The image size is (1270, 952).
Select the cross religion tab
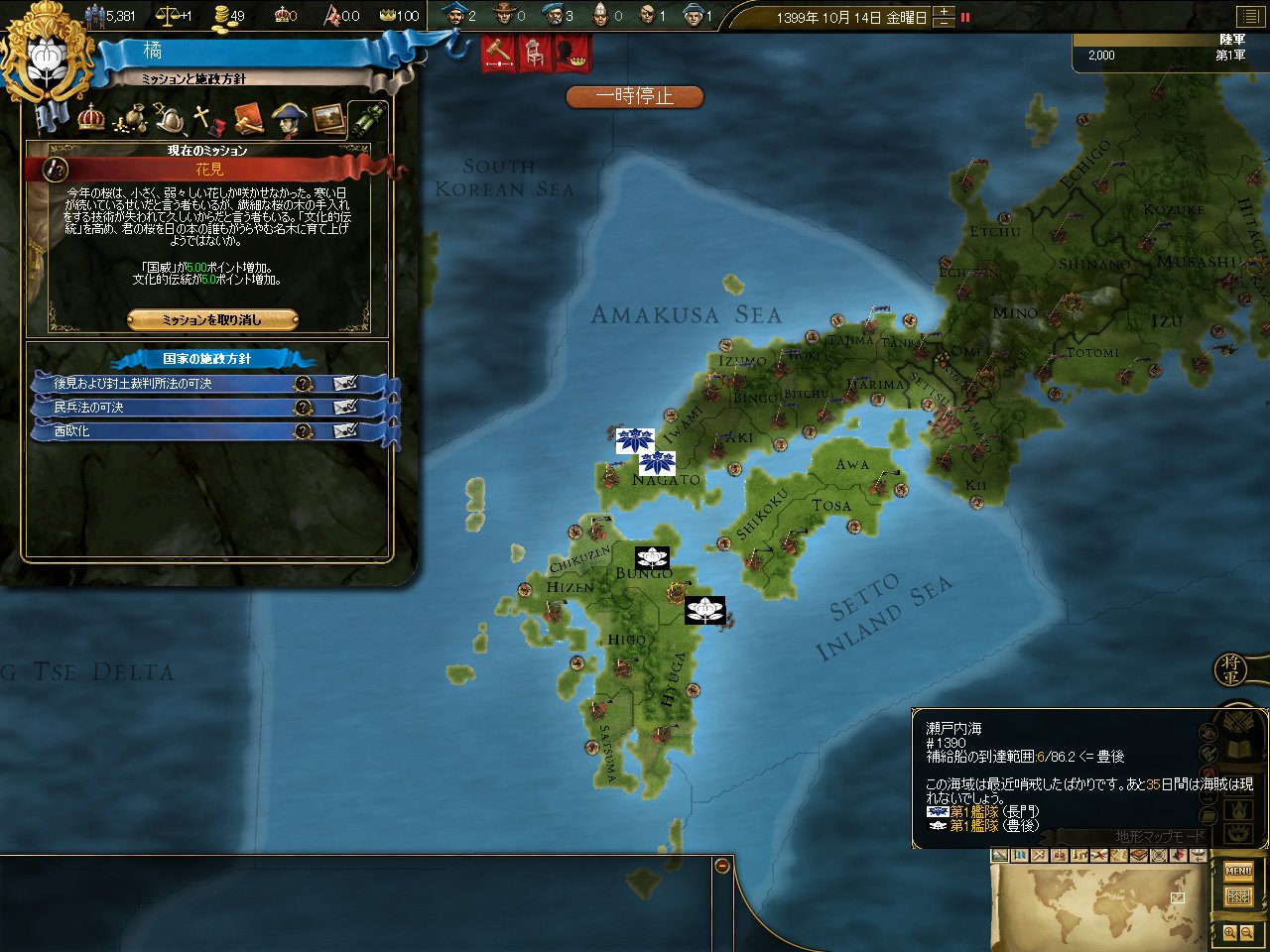(206, 120)
